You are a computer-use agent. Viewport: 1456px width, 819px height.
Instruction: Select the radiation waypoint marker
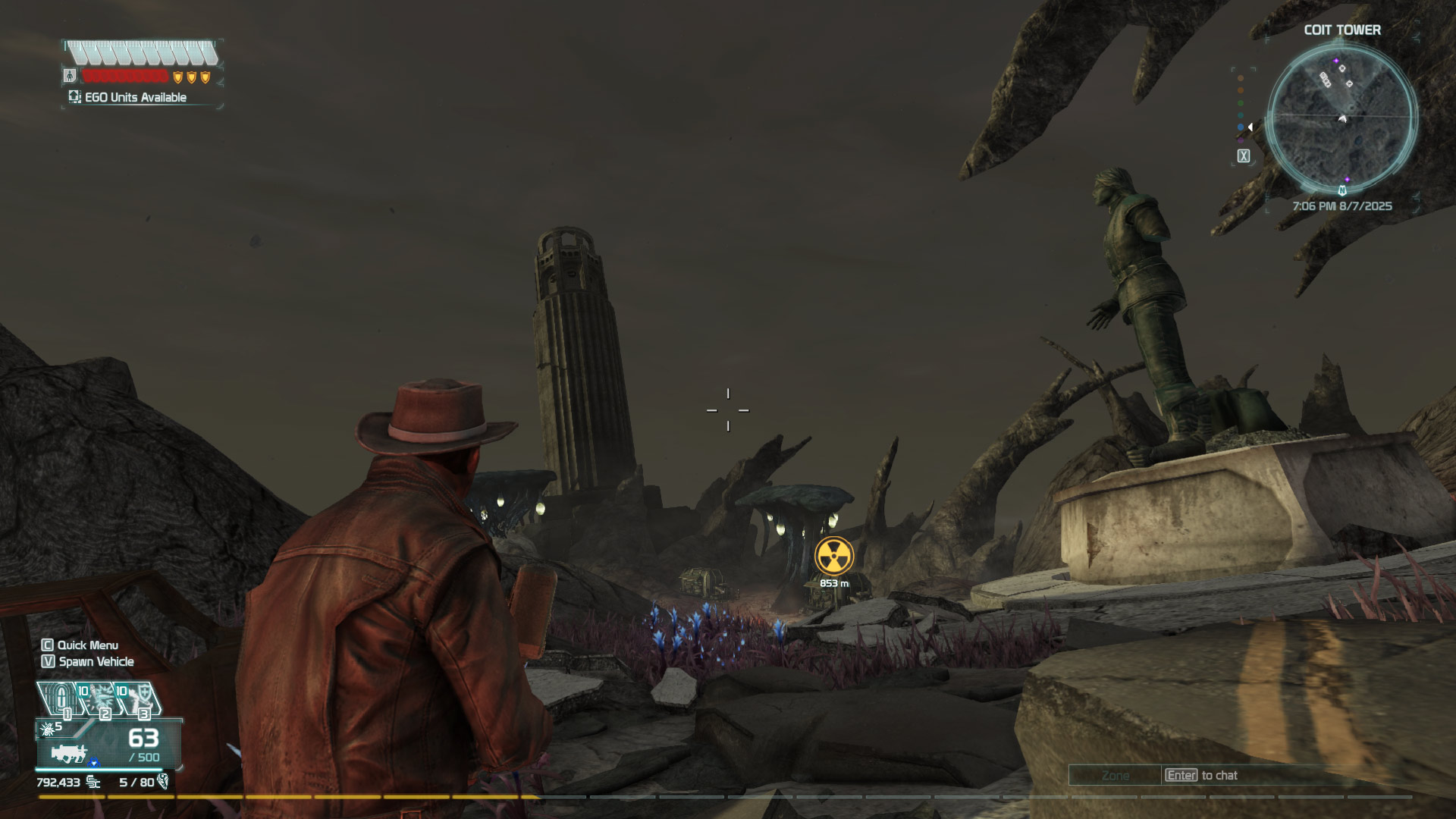coord(833,556)
